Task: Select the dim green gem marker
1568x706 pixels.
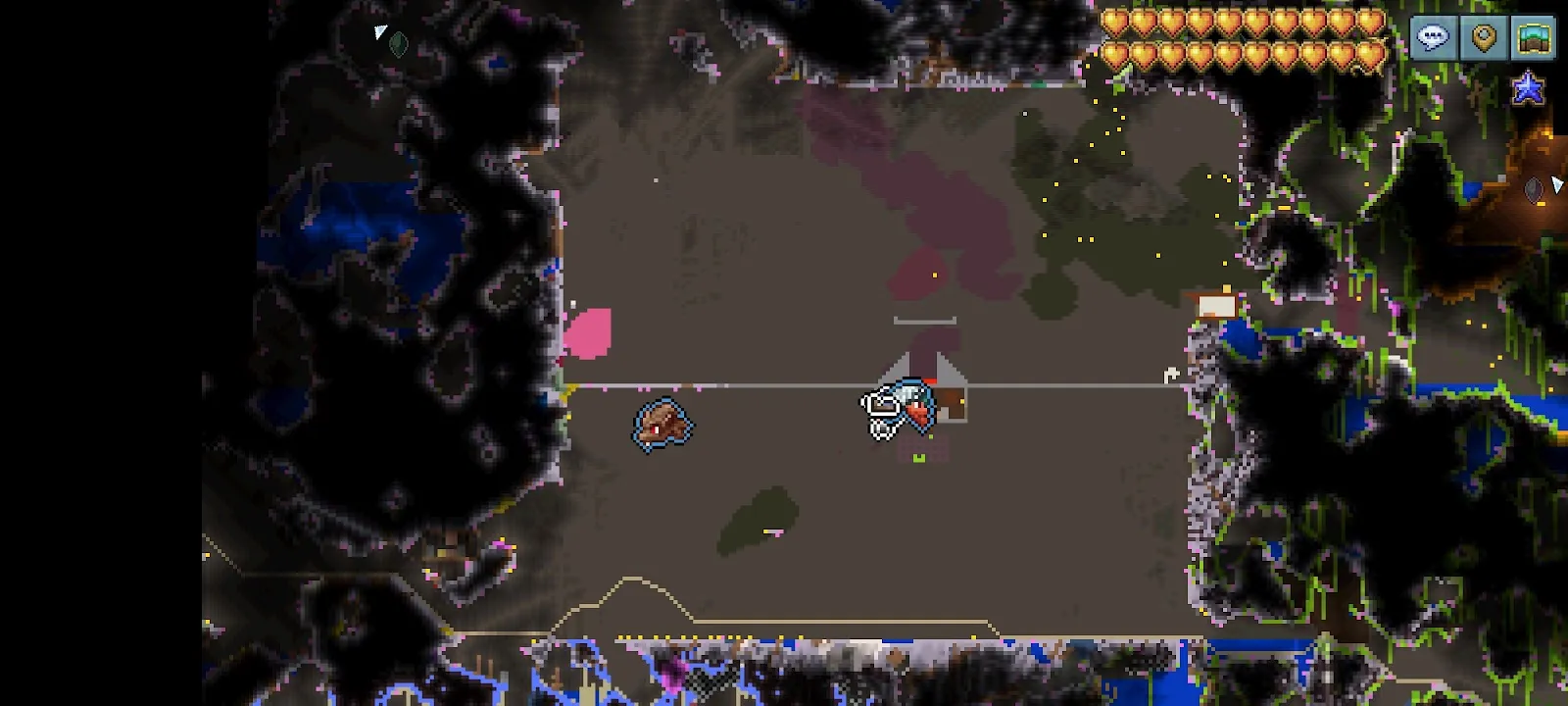Action: pos(399,44)
